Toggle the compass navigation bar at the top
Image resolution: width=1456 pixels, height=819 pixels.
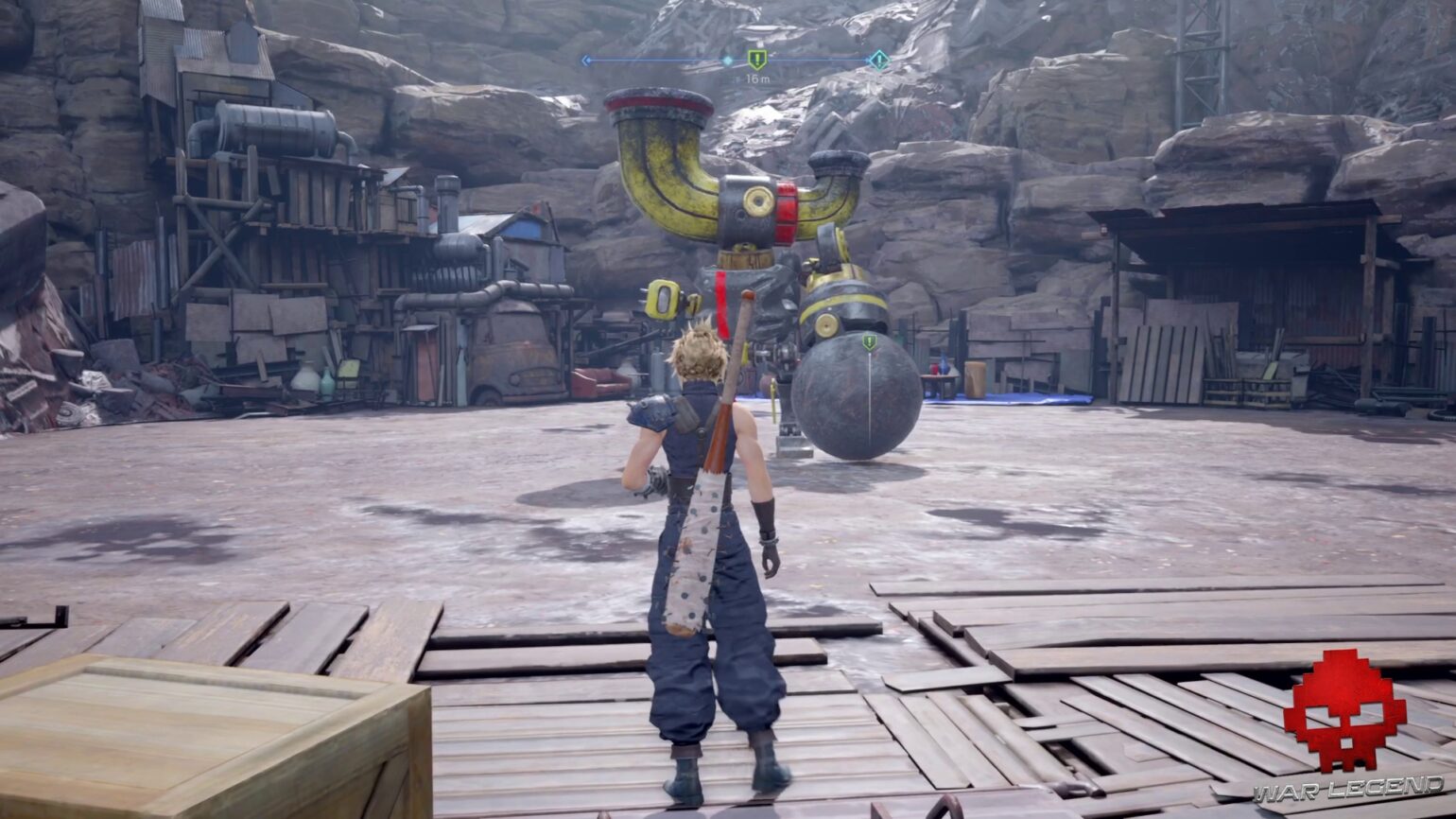coord(733,59)
